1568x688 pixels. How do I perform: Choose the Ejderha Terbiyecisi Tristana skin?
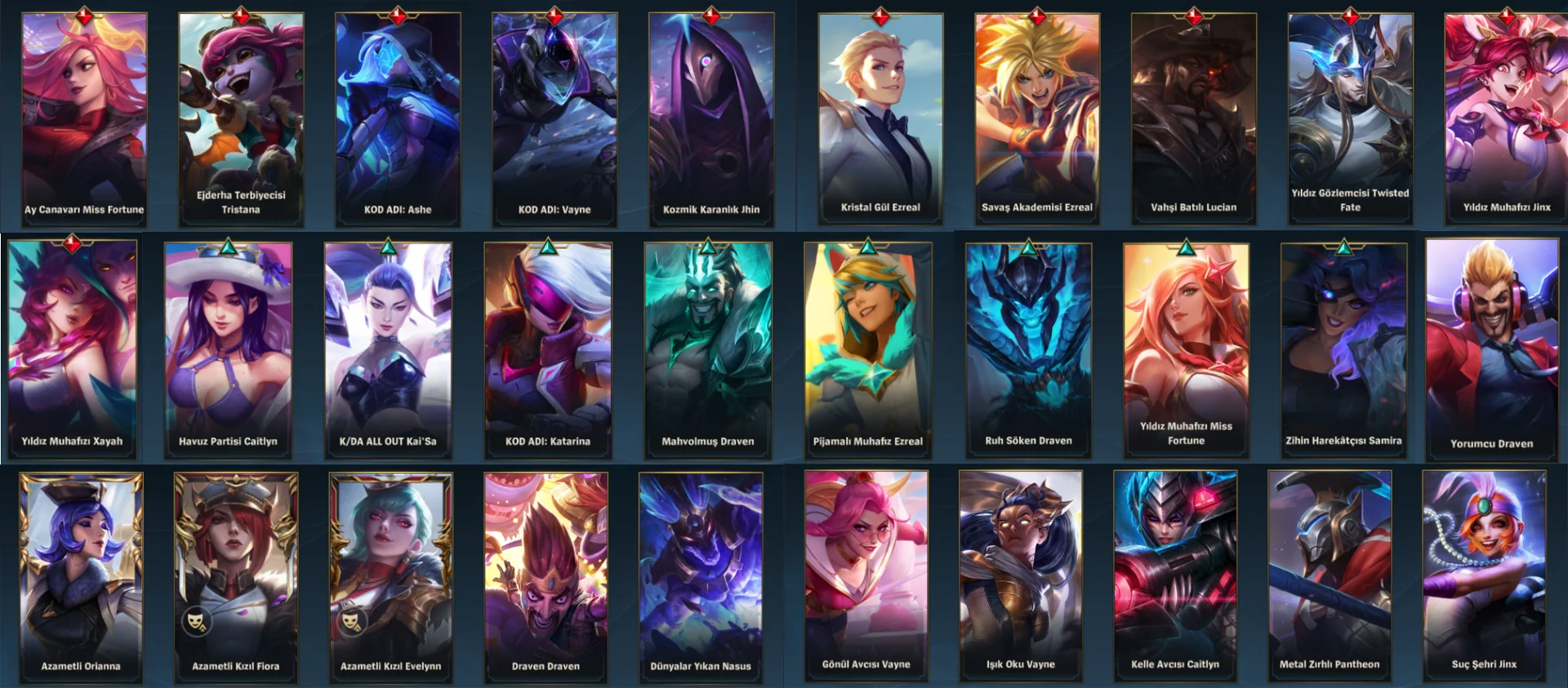241,118
